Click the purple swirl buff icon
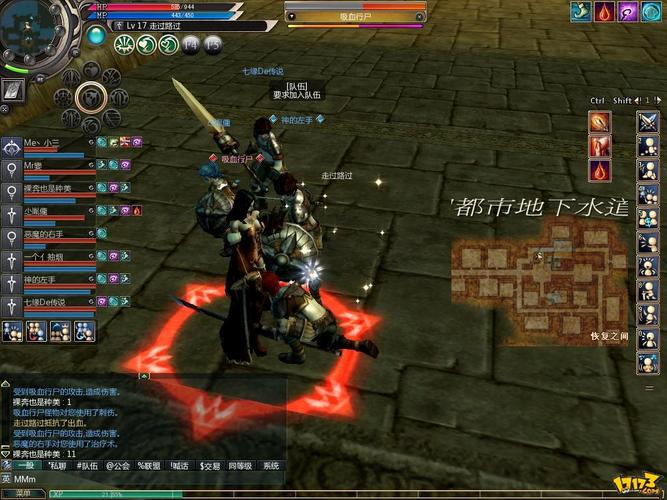The width and height of the screenshot is (667, 500). coord(627,12)
